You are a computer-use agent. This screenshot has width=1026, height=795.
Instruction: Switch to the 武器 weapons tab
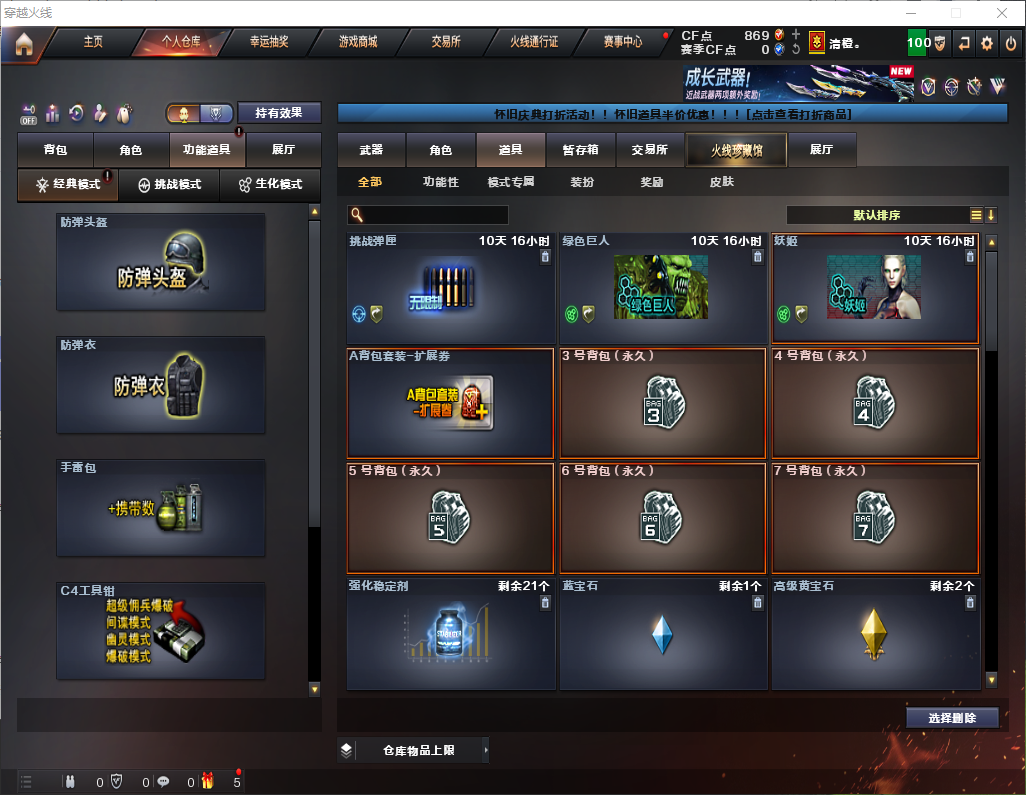[x=371, y=150]
